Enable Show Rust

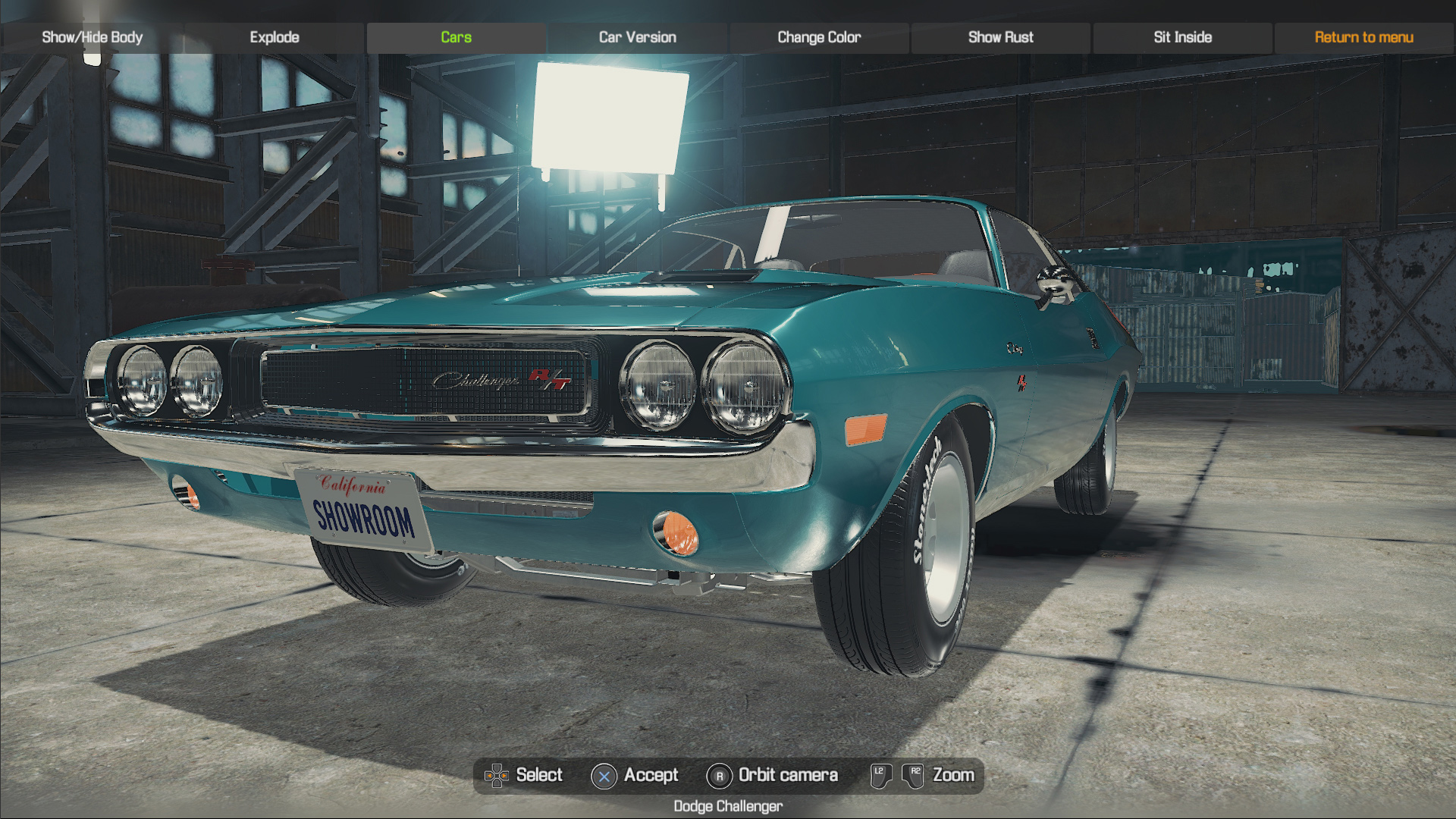pyautogui.click(x=1001, y=37)
